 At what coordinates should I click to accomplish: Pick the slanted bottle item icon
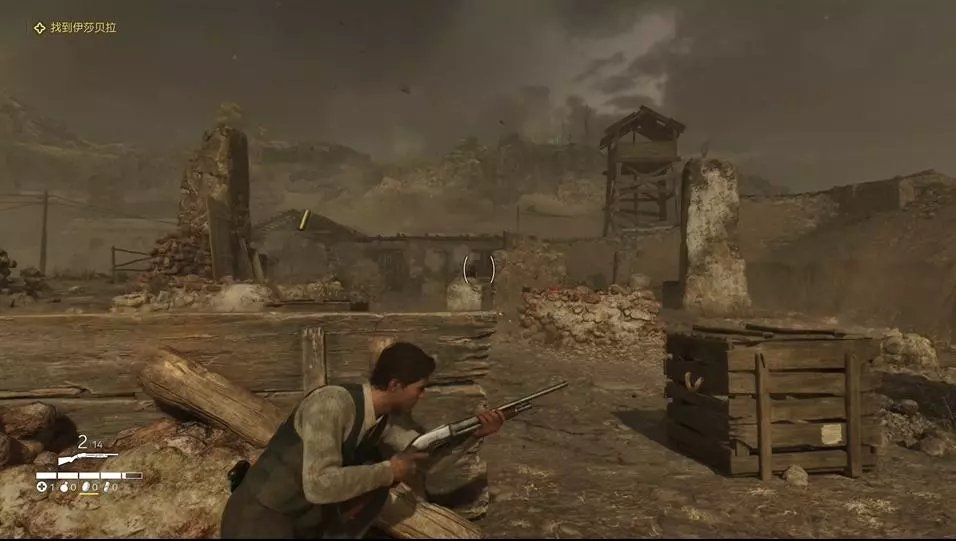(x=108, y=487)
